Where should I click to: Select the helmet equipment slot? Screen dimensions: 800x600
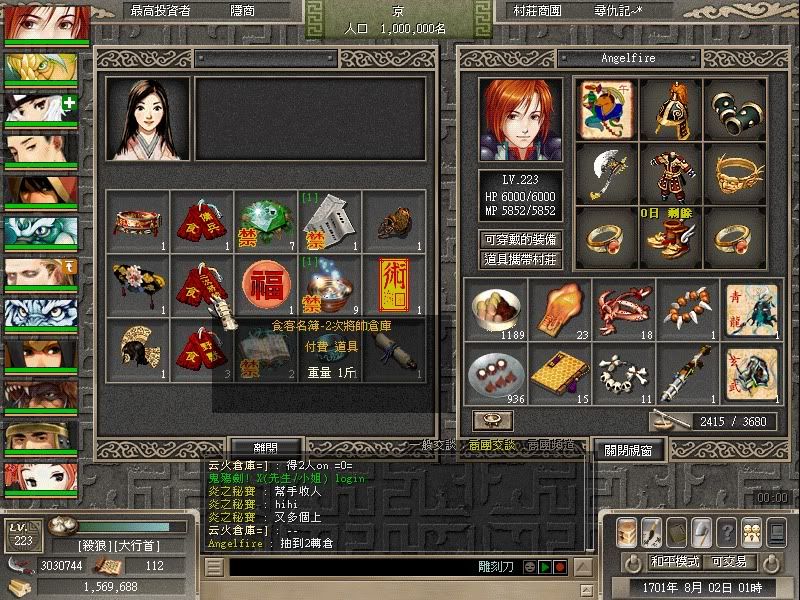coord(670,108)
